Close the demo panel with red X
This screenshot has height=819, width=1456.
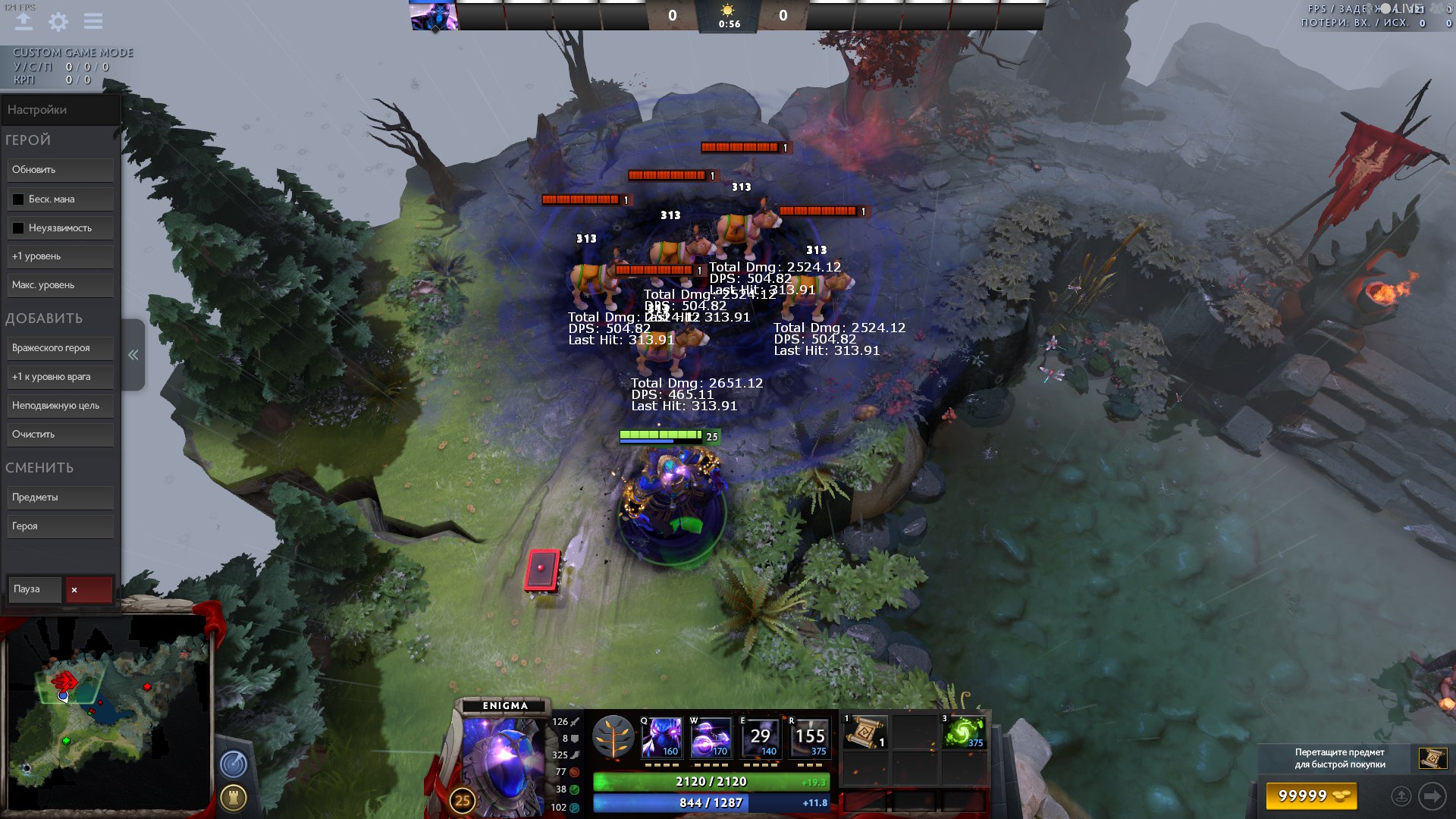point(89,590)
